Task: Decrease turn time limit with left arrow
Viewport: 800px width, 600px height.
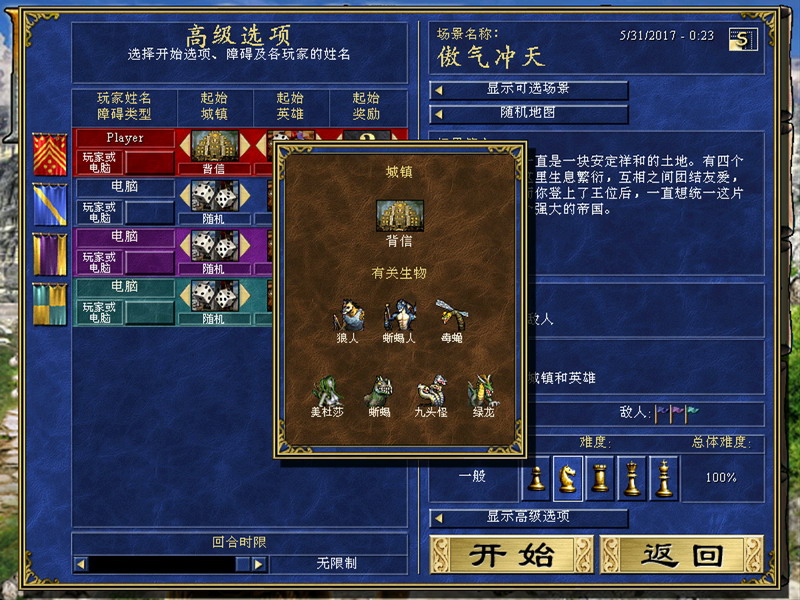Action: pyautogui.click(x=81, y=564)
